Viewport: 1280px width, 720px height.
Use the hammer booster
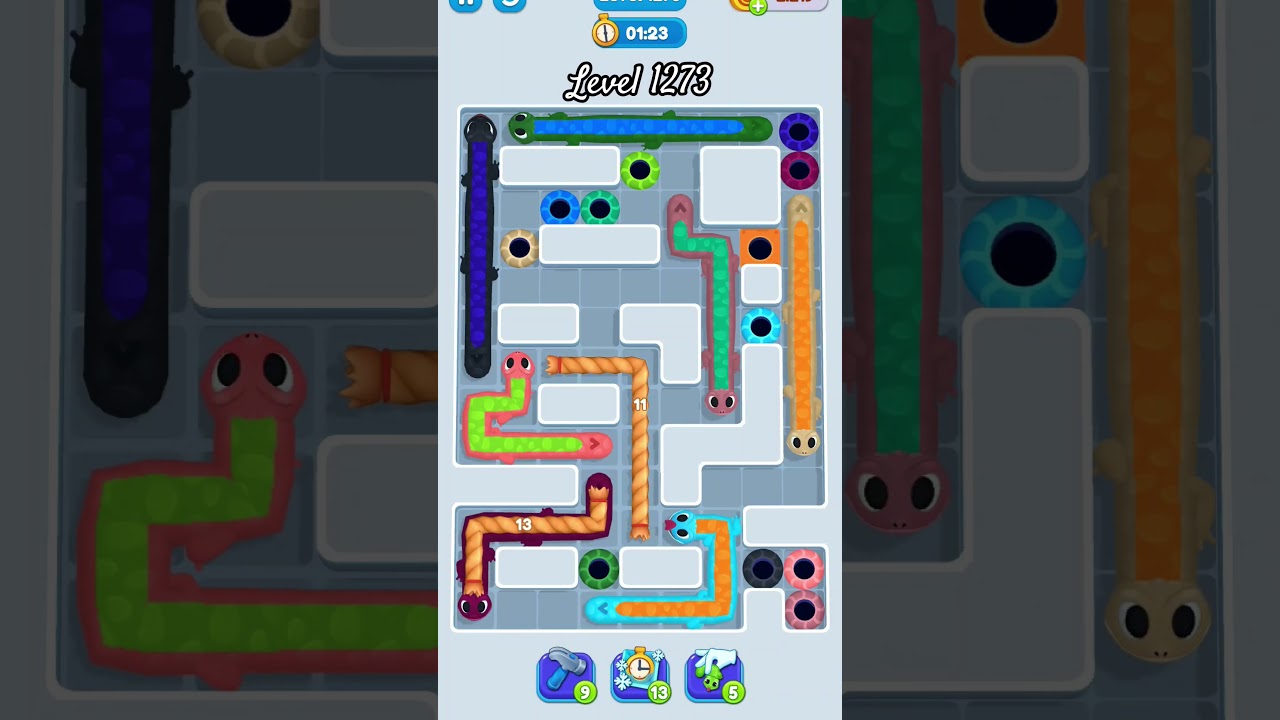point(566,674)
